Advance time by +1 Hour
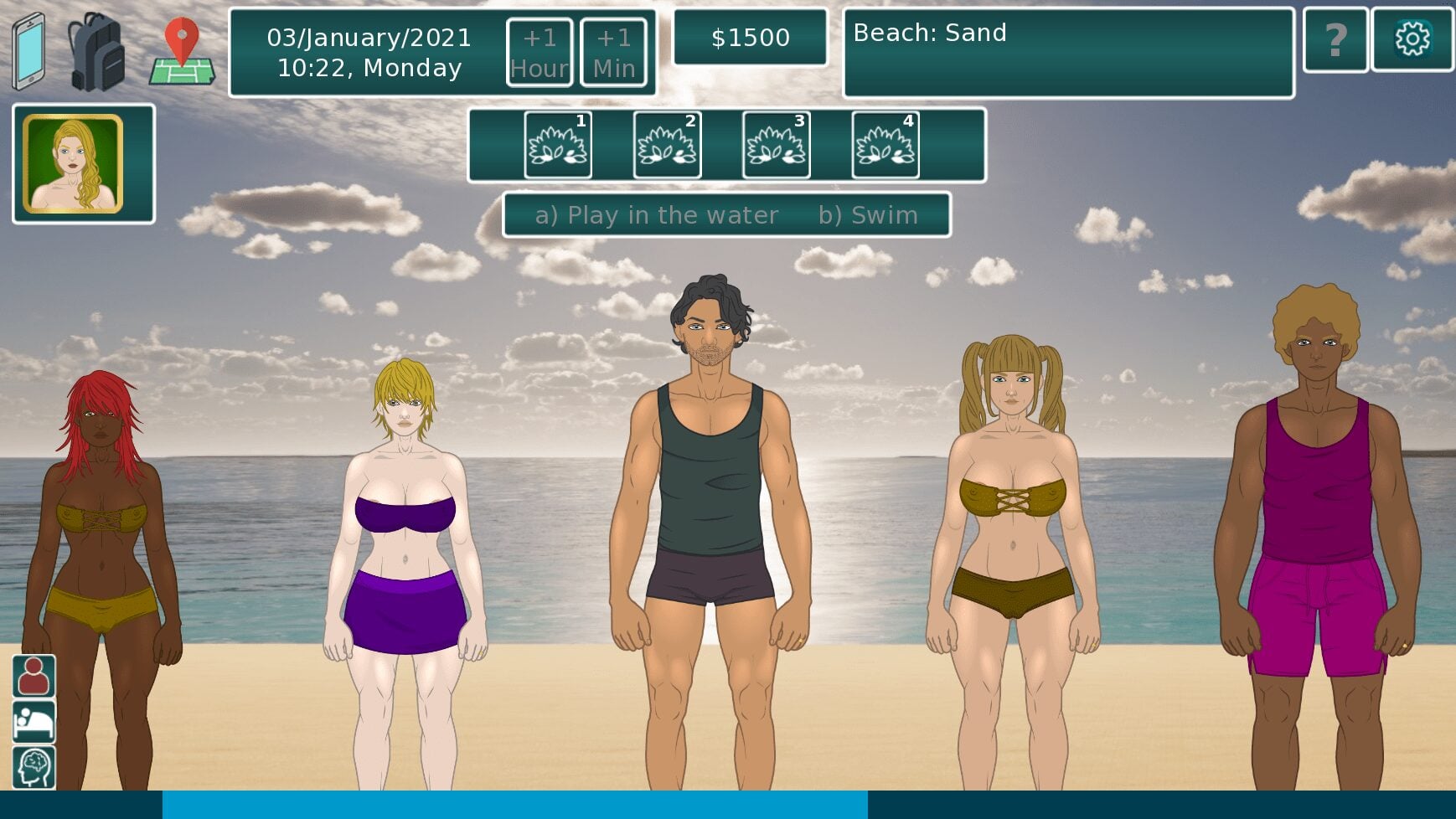Viewport: 1456px width, 819px height. [540, 52]
